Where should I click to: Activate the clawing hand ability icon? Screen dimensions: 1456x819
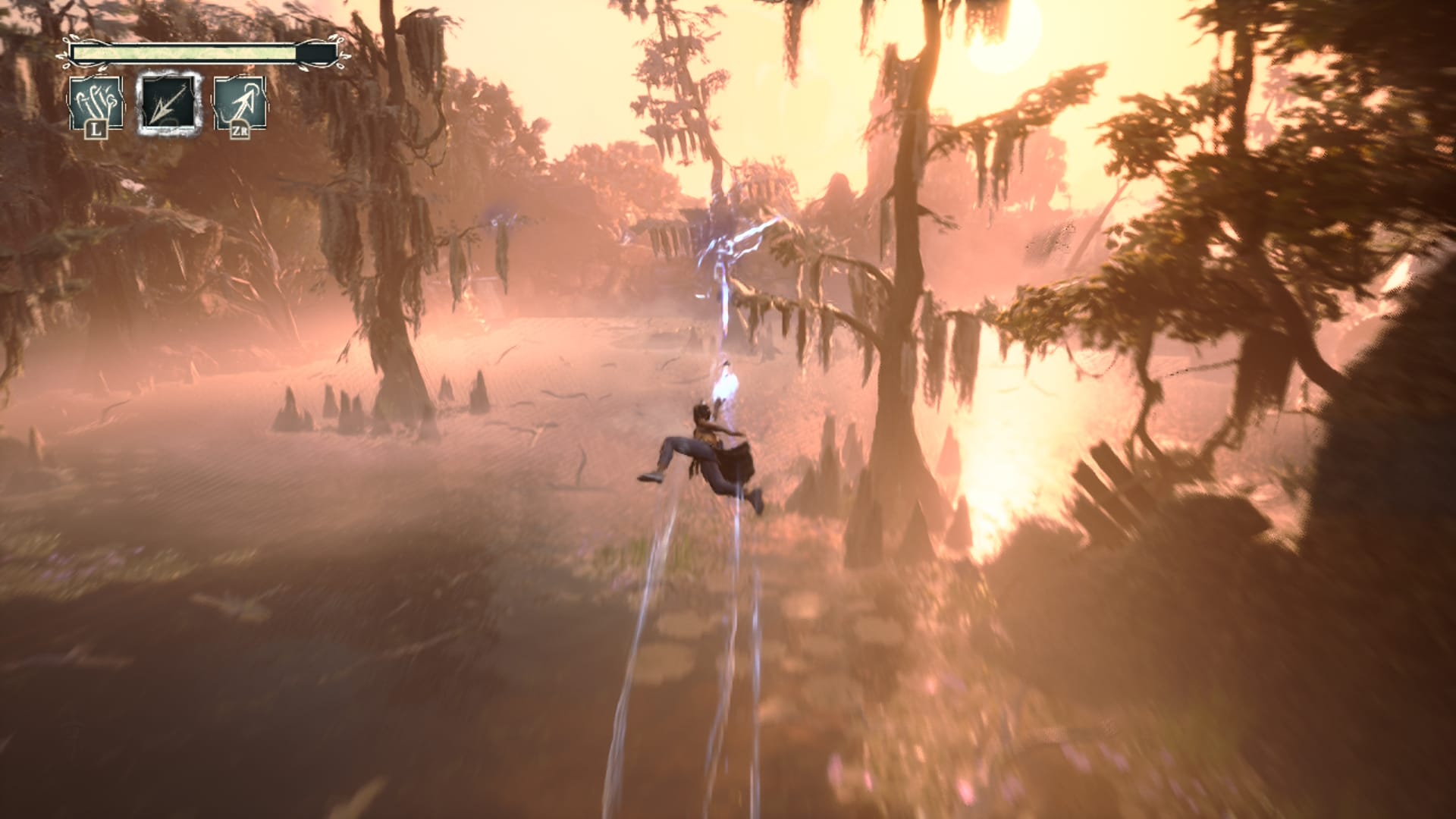point(96,104)
